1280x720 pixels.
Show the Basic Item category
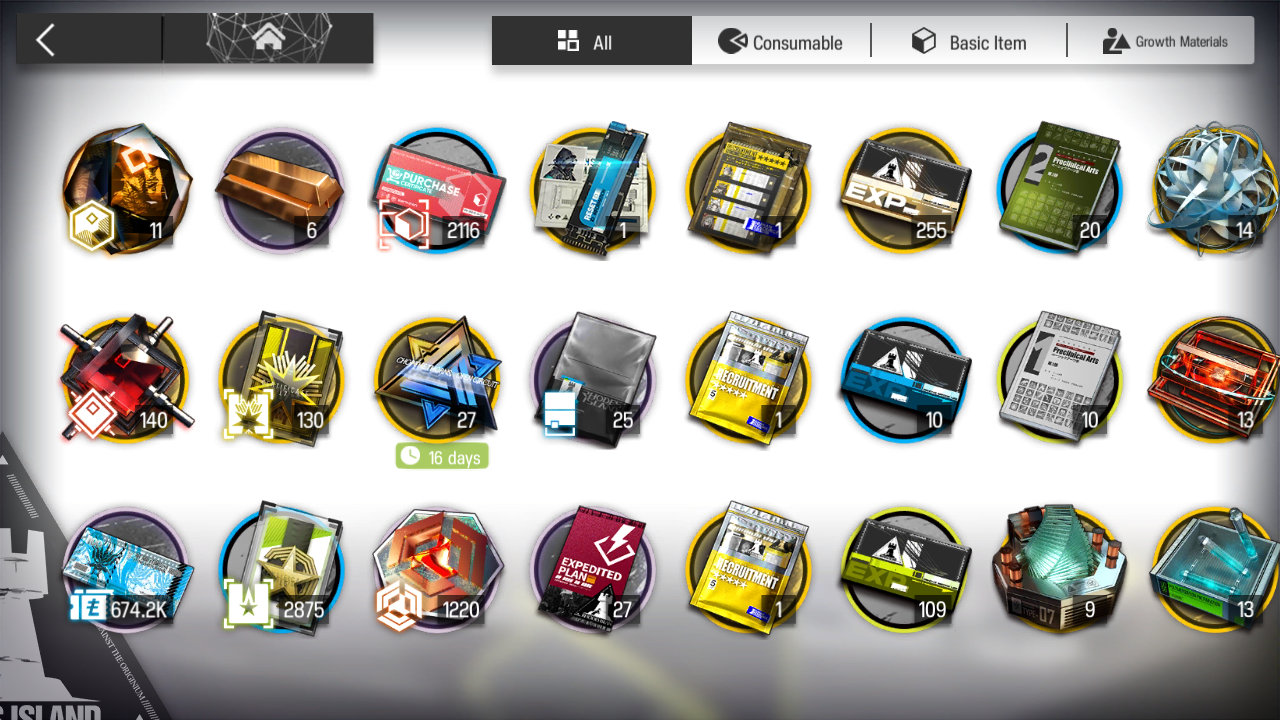point(968,41)
